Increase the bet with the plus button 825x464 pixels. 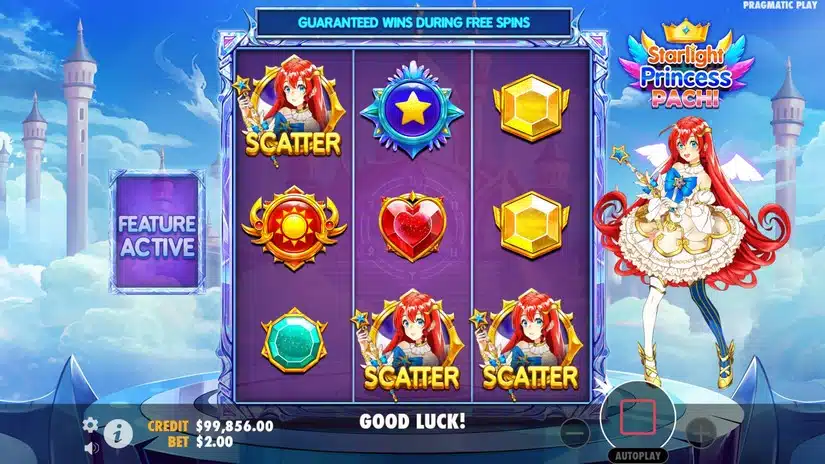pyautogui.click(x=701, y=432)
